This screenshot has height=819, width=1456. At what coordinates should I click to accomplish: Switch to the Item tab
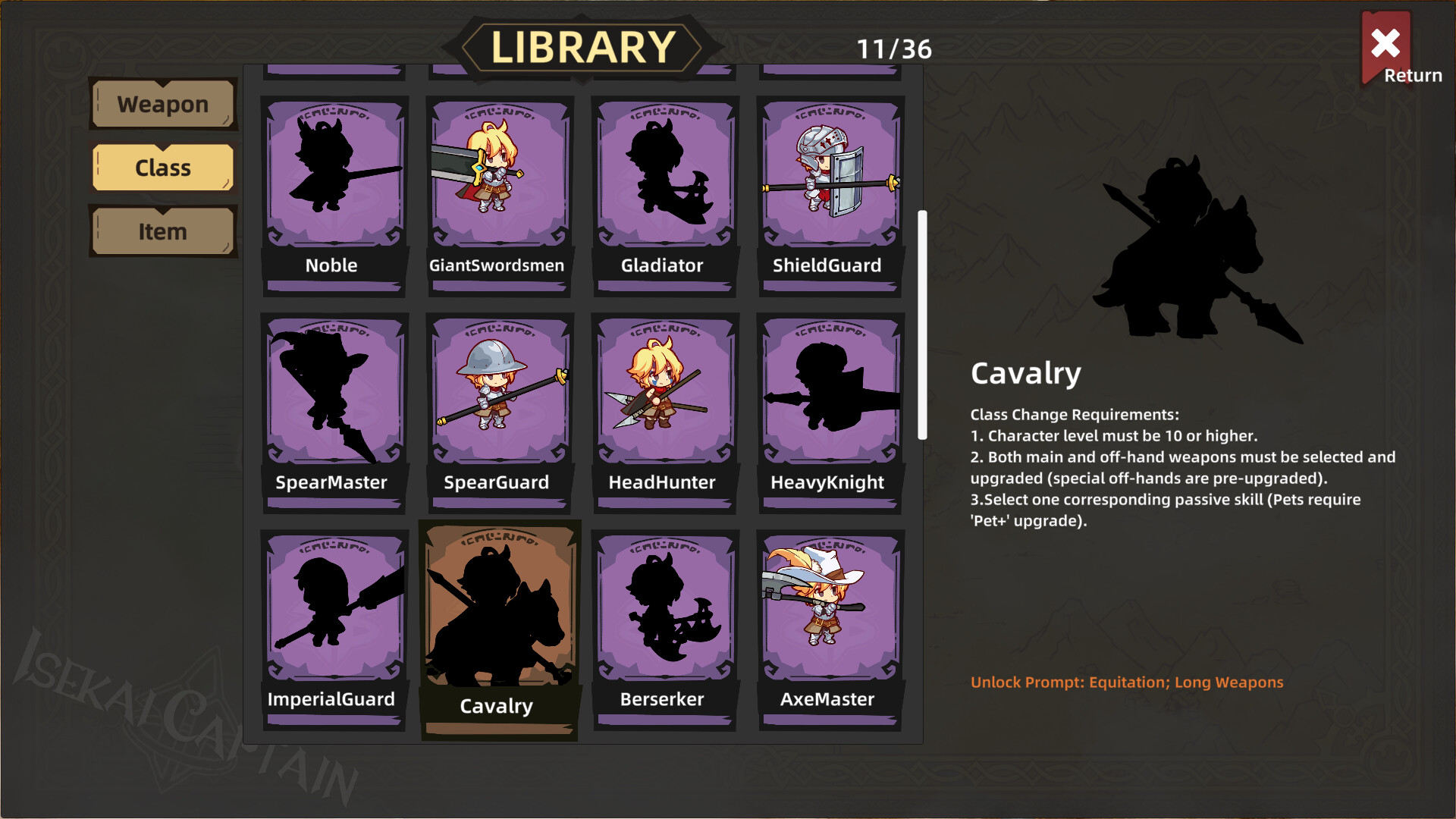[163, 231]
